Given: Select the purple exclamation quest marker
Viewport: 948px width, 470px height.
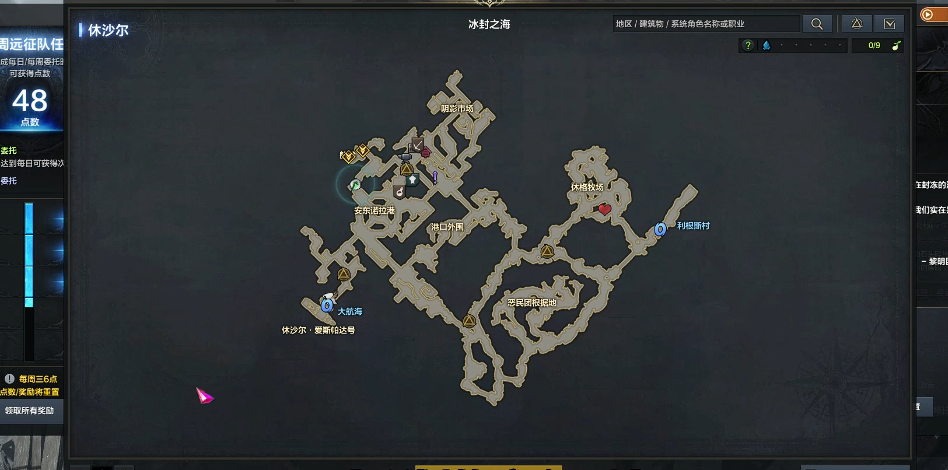Looking at the screenshot, I should [435, 177].
